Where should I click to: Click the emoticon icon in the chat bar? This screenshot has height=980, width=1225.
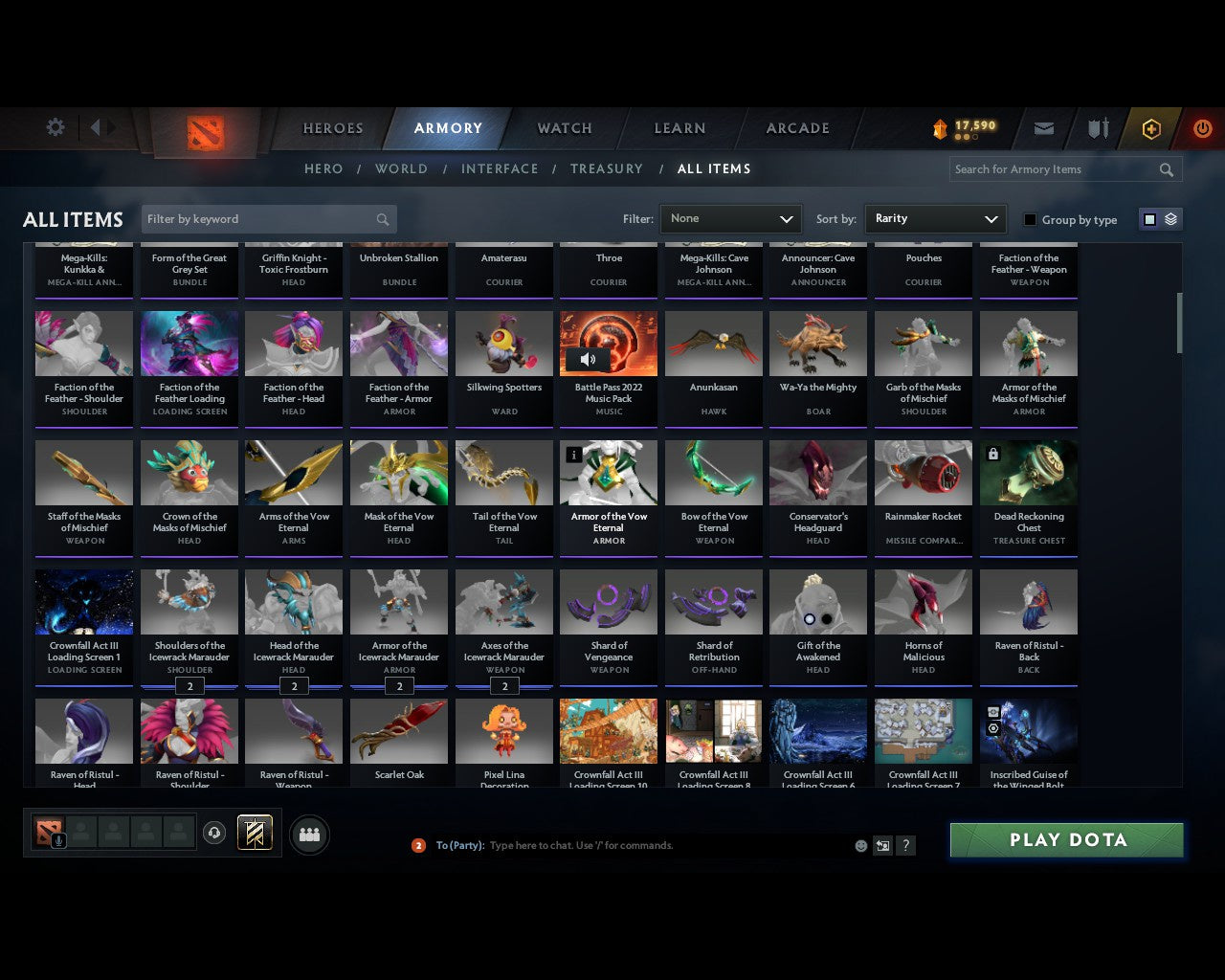tap(860, 846)
